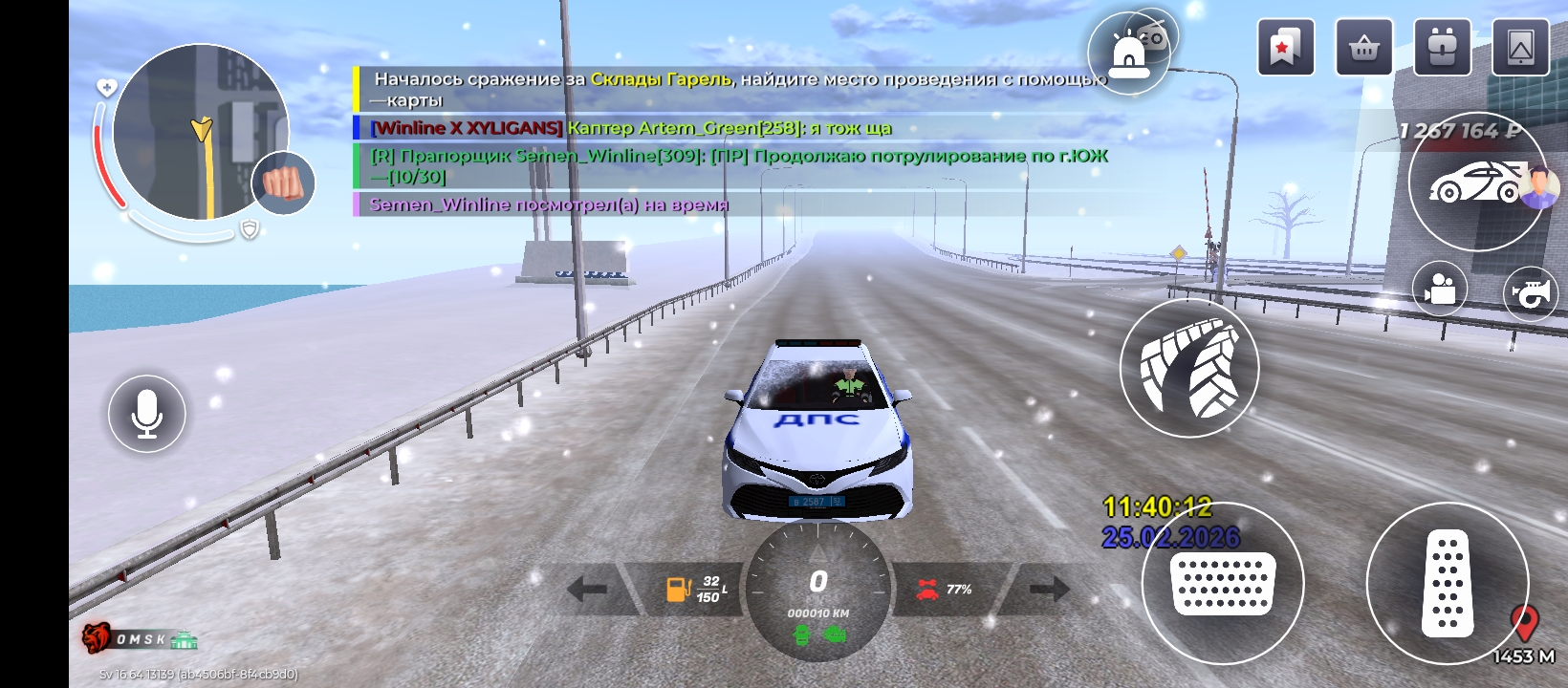The width and height of the screenshot is (1568, 688).
Task: Toggle the right turn signal arrow
Action: point(1049,589)
